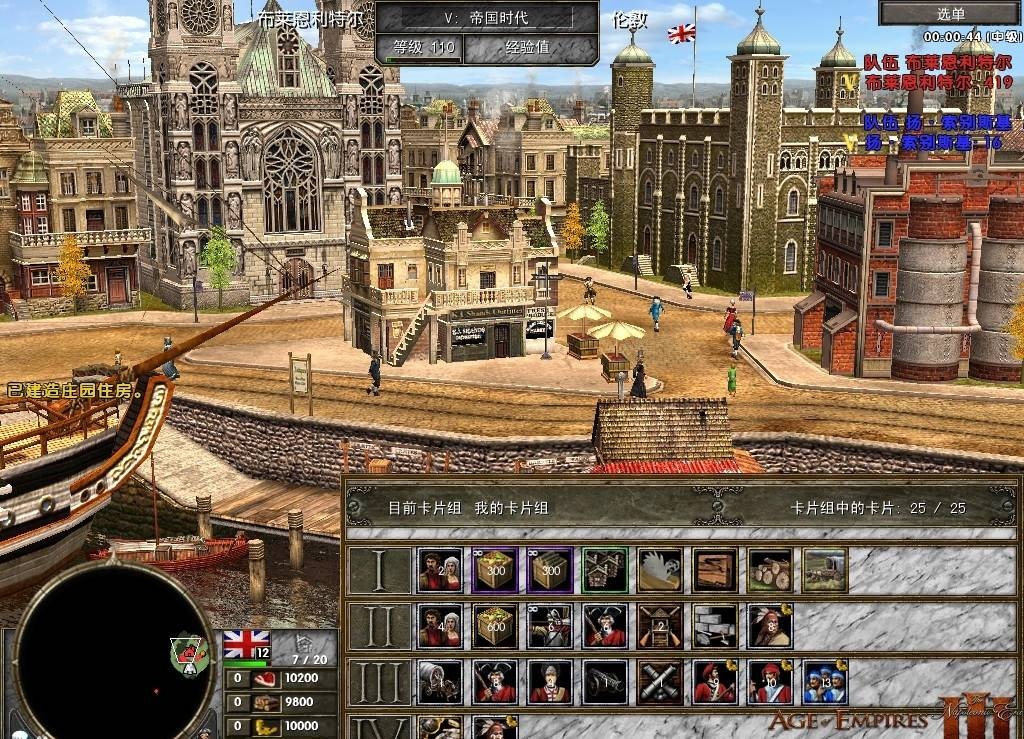The height and width of the screenshot is (739, 1024).
Task: Select the single cannon card in row III
Action: pyautogui.click(x=605, y=681)
